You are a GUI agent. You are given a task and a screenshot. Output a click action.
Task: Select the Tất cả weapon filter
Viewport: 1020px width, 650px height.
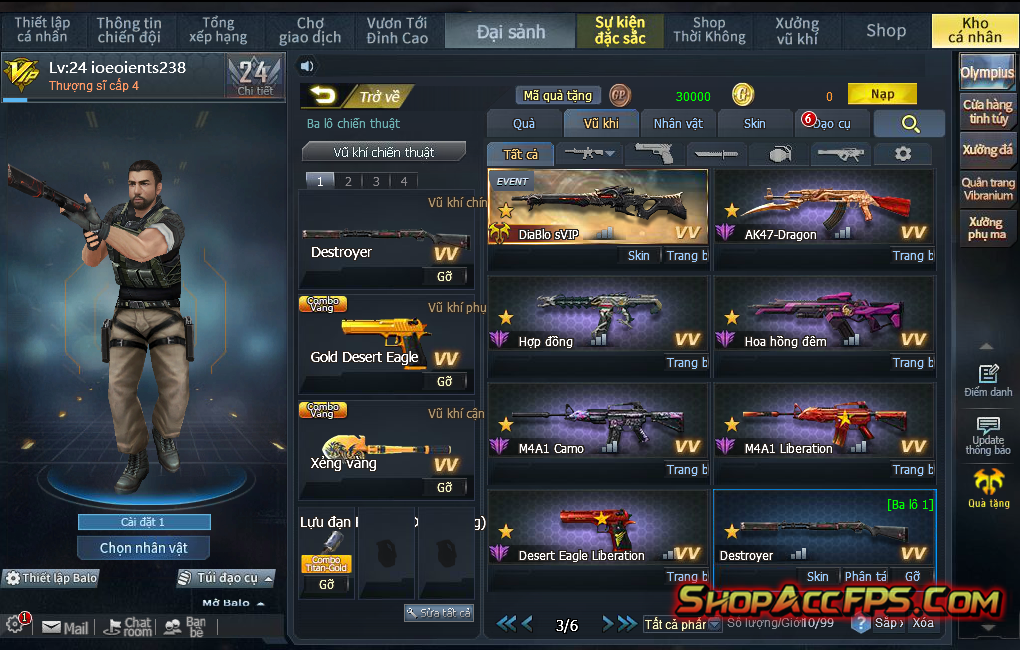(520, 154)
